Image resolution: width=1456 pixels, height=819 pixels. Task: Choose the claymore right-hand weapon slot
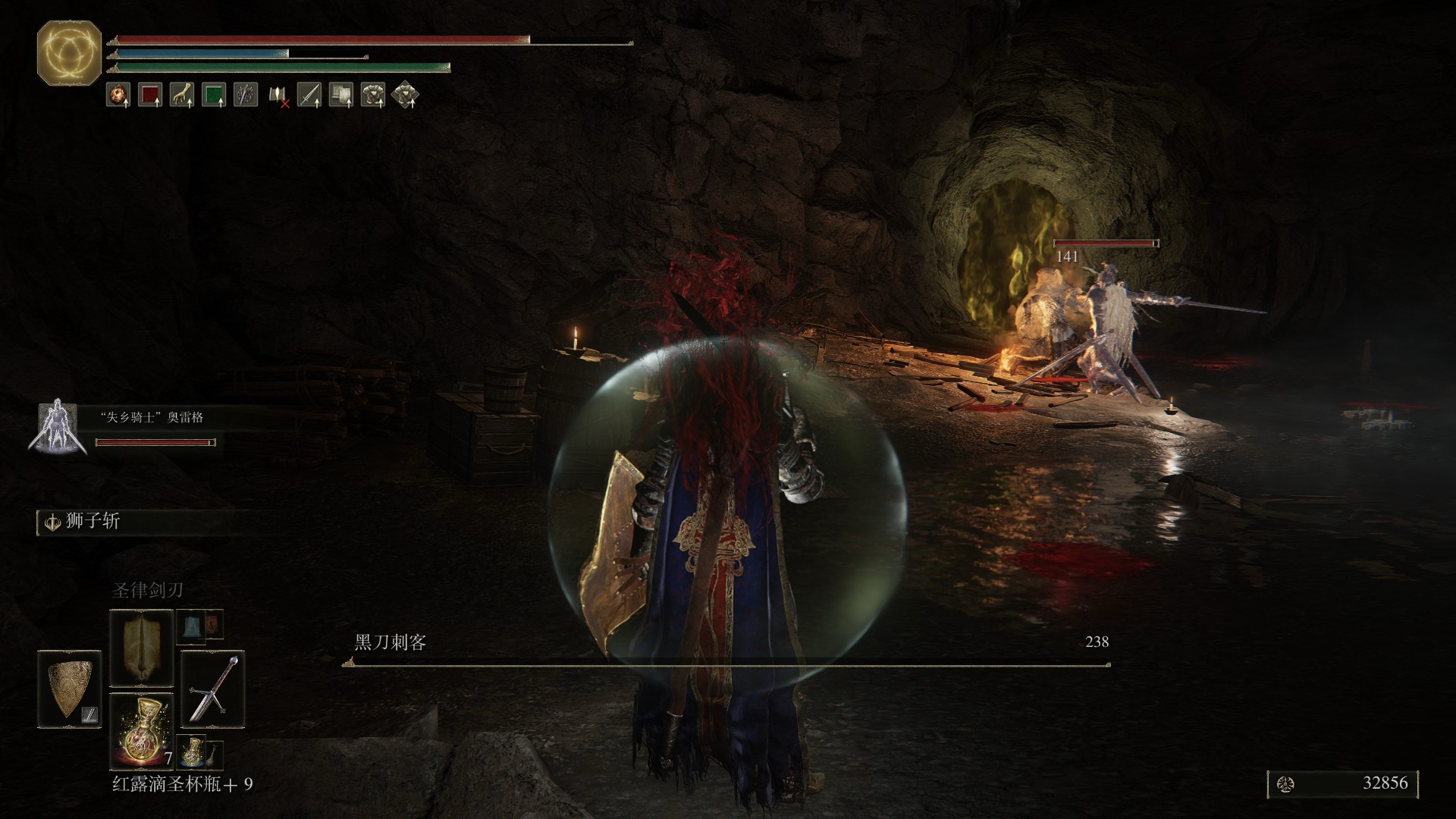tap(213, 689)
